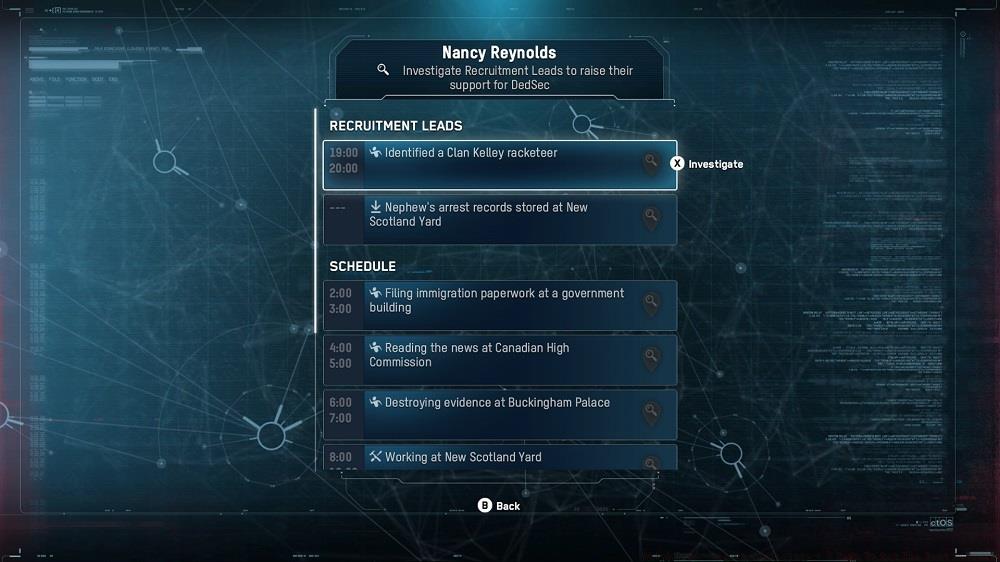The image size is (1000, 562).
Task: Open the Nephew's arrest records lead
Action: [x=499, y=219]
